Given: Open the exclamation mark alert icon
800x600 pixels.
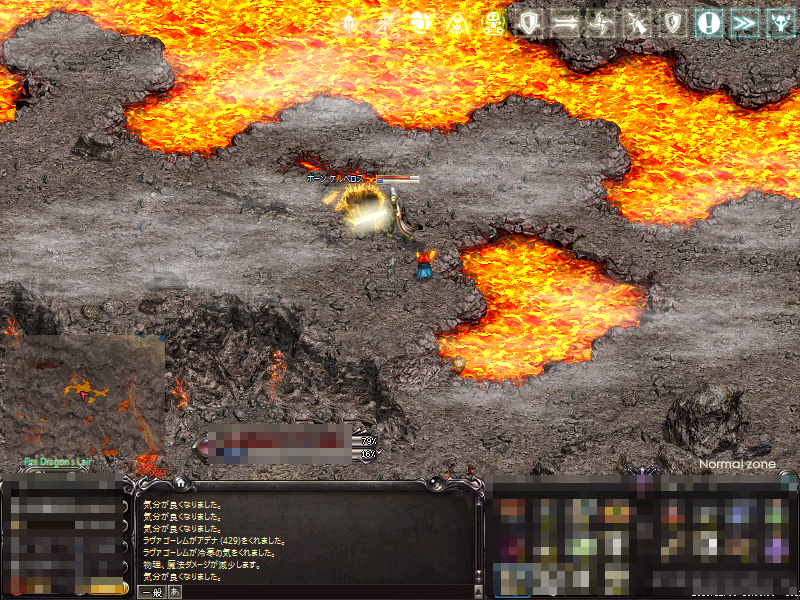Looking at the screenshot, I should (x=709, y=23).
